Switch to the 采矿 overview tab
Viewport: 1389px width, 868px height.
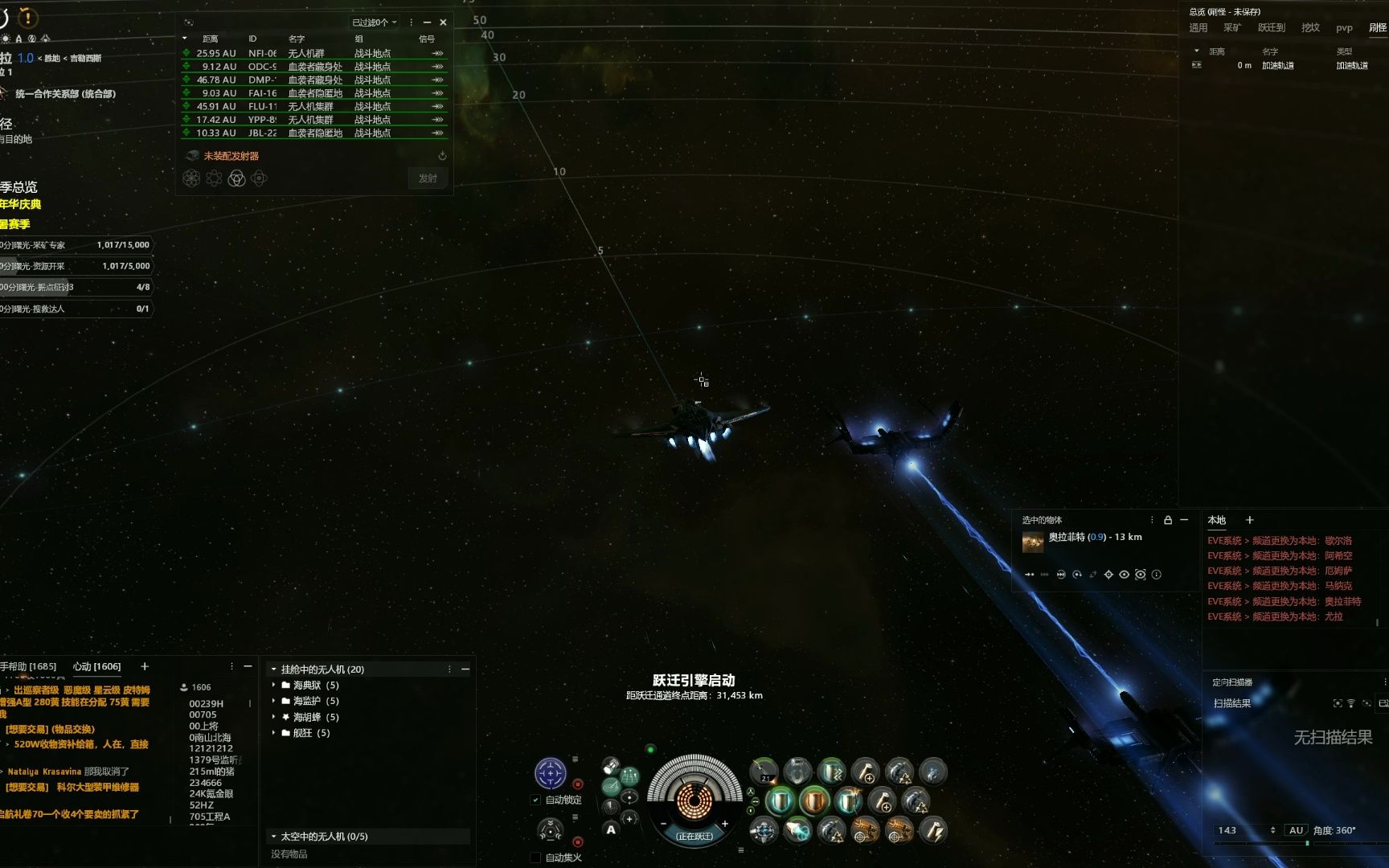1231,27
